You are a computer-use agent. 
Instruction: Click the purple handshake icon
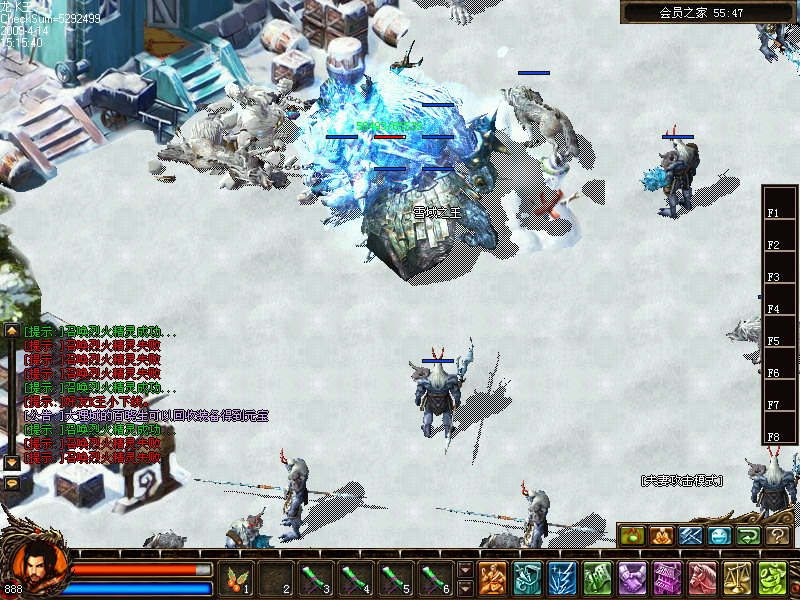[632, 577]
